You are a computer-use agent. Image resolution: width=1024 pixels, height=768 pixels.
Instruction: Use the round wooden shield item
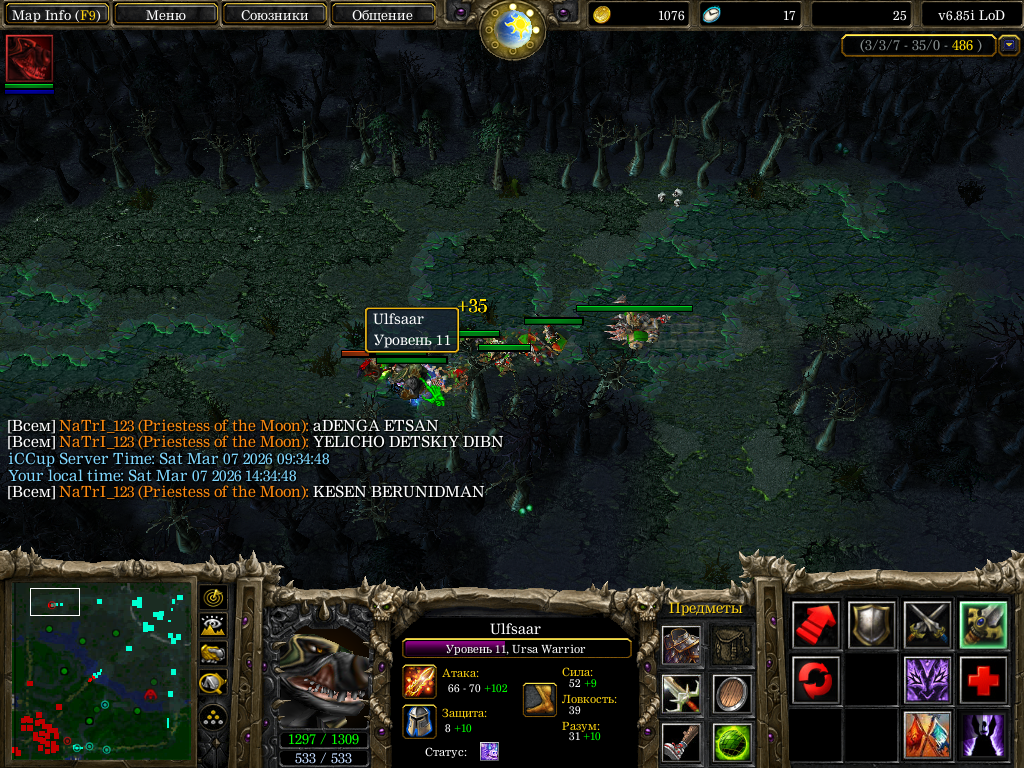[733, 694]
